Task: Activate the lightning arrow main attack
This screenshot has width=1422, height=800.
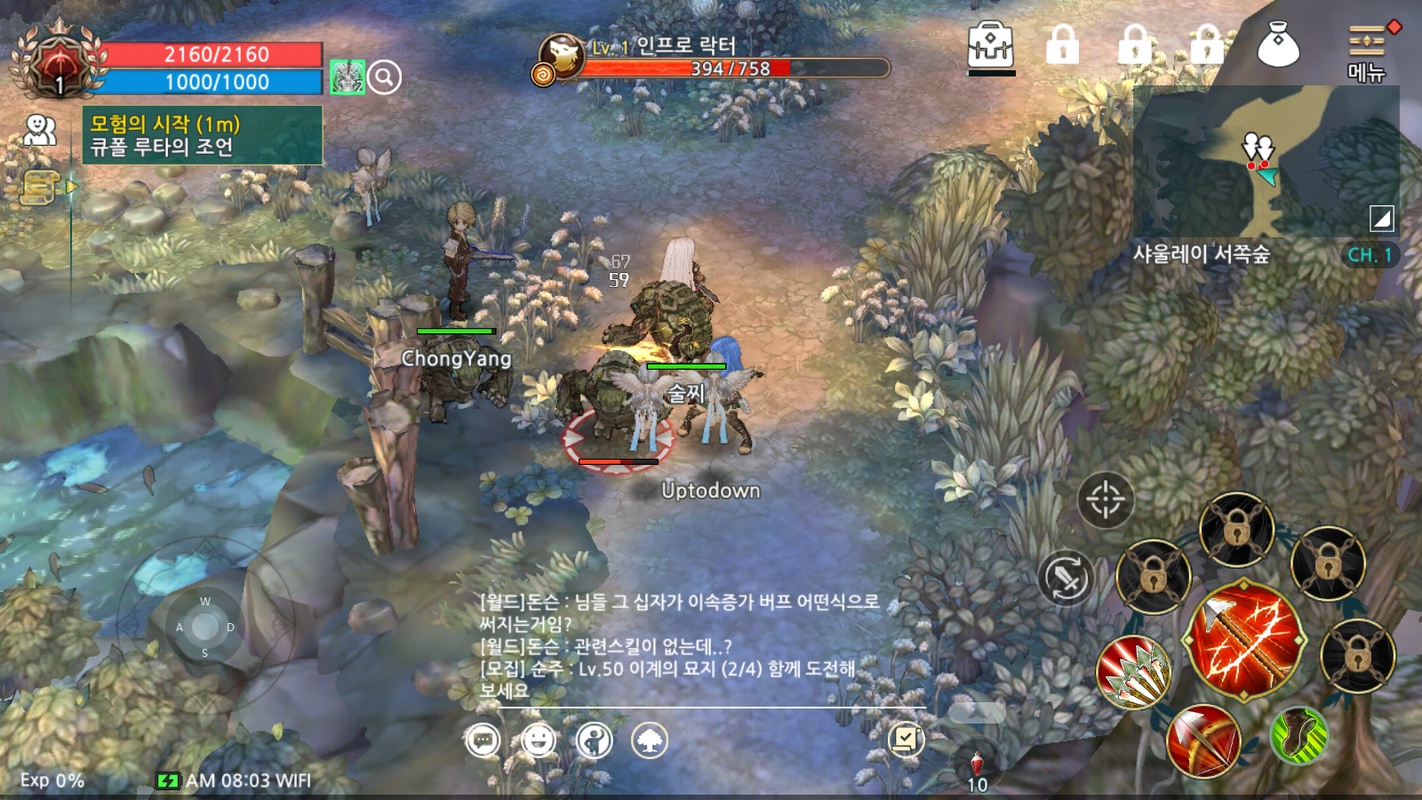Action: 1244,638
